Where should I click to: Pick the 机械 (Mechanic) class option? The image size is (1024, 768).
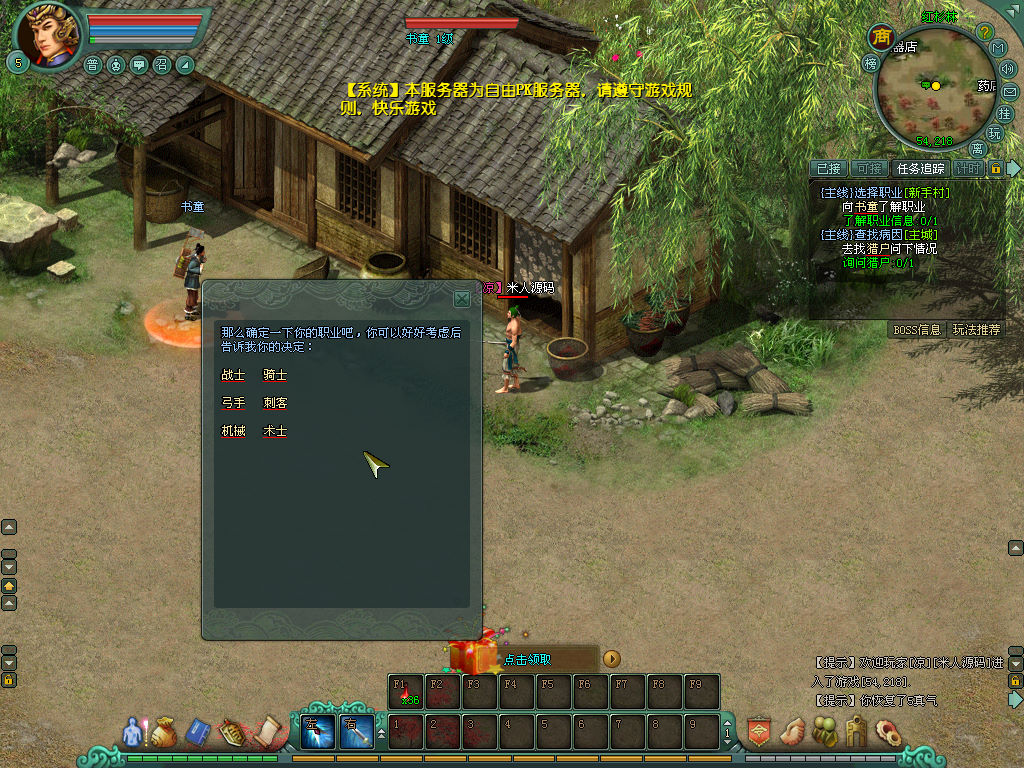tap(233, 431)
